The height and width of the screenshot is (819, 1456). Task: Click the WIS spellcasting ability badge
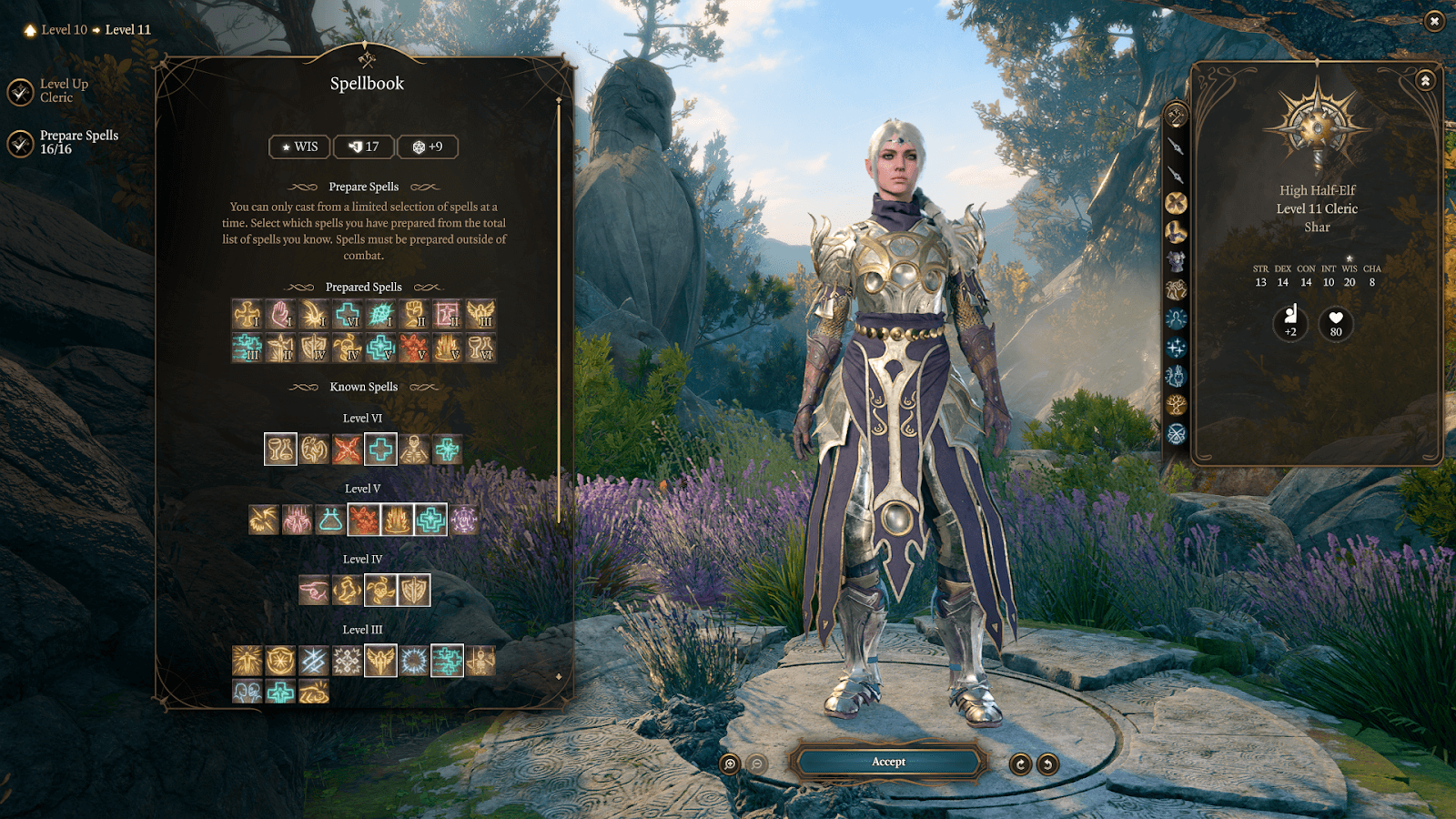(x=299, y=147)
